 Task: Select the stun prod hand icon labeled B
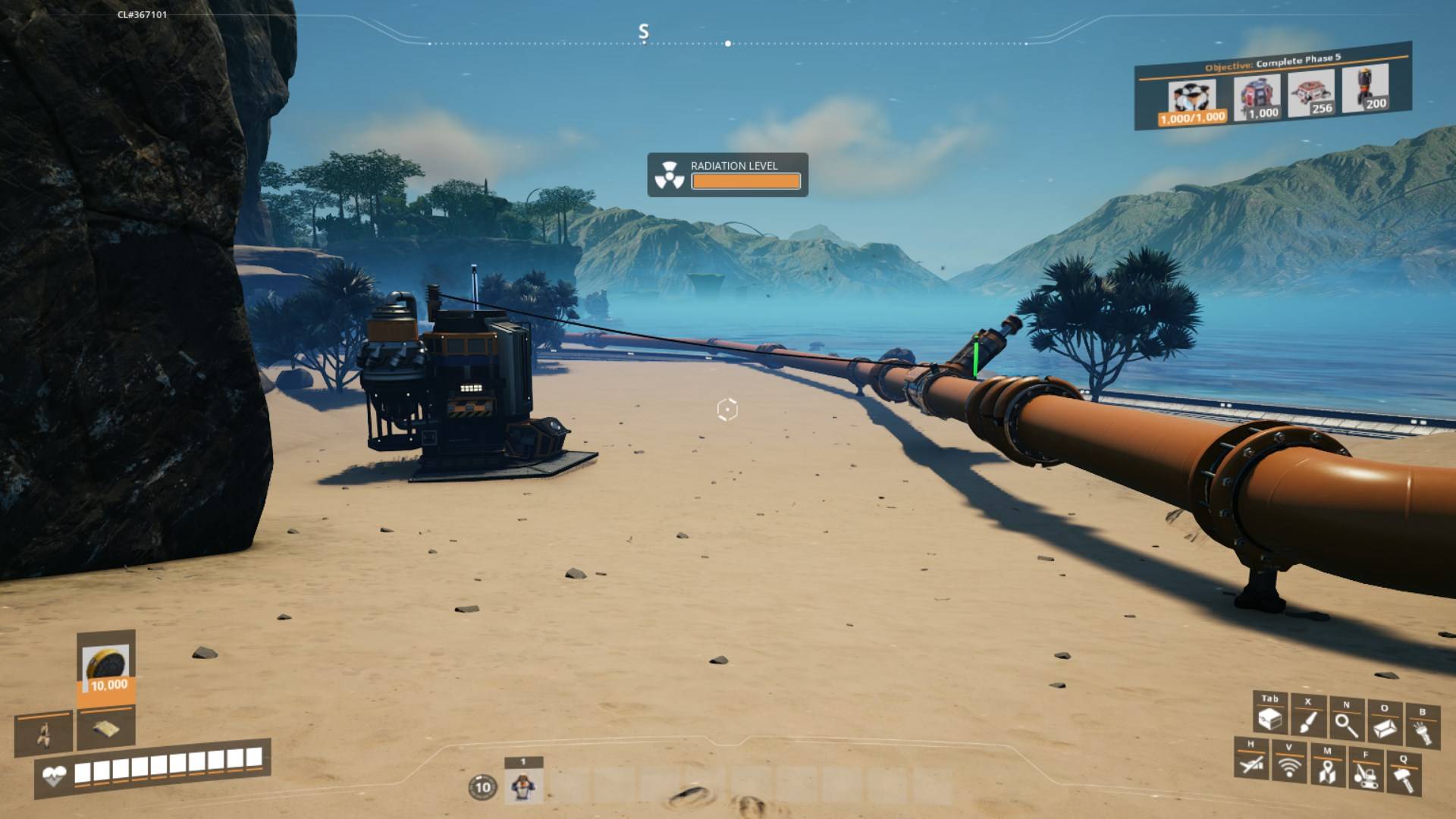pos(1423,730)
